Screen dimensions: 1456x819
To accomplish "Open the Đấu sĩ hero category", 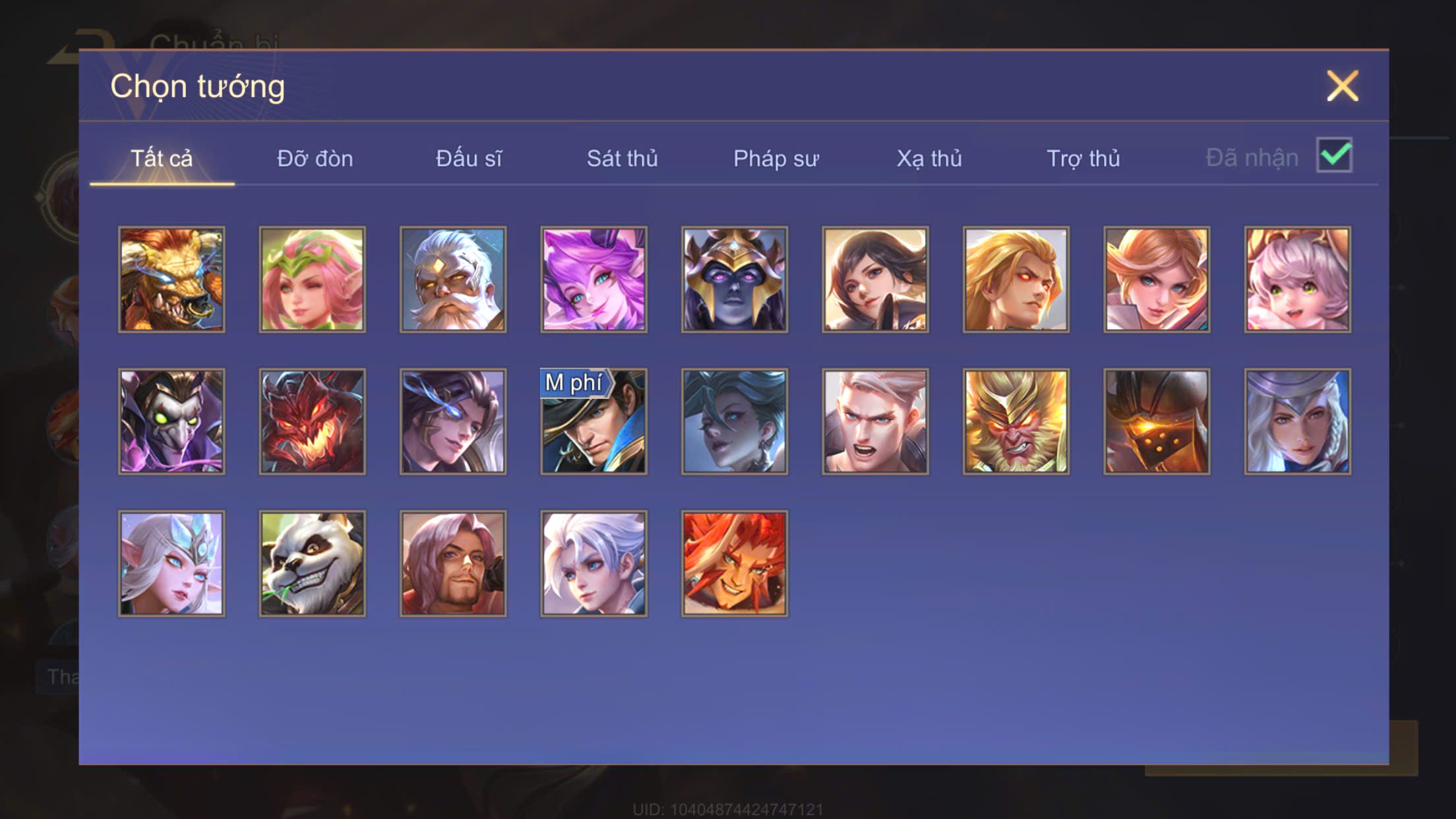I will coord(468,159).
